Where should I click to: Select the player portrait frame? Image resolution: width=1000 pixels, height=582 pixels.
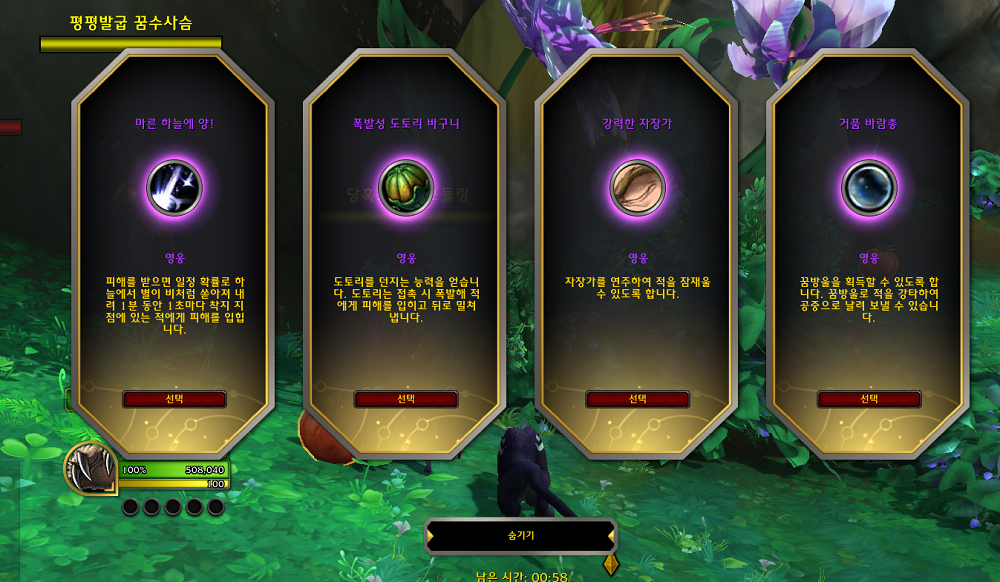coord(92,468)
